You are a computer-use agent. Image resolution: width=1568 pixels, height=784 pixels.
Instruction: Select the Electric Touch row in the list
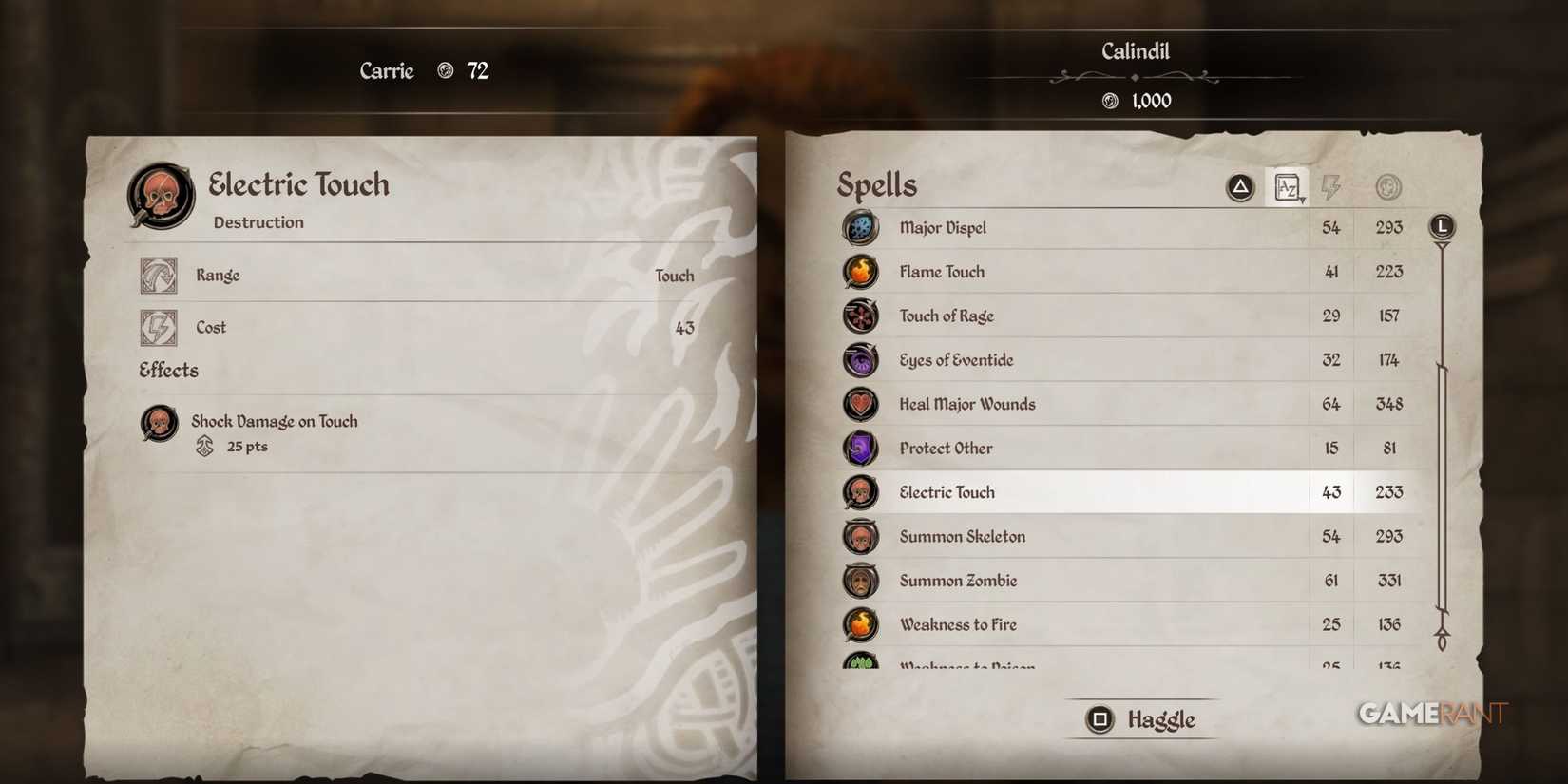click(x=1093, y=492)
